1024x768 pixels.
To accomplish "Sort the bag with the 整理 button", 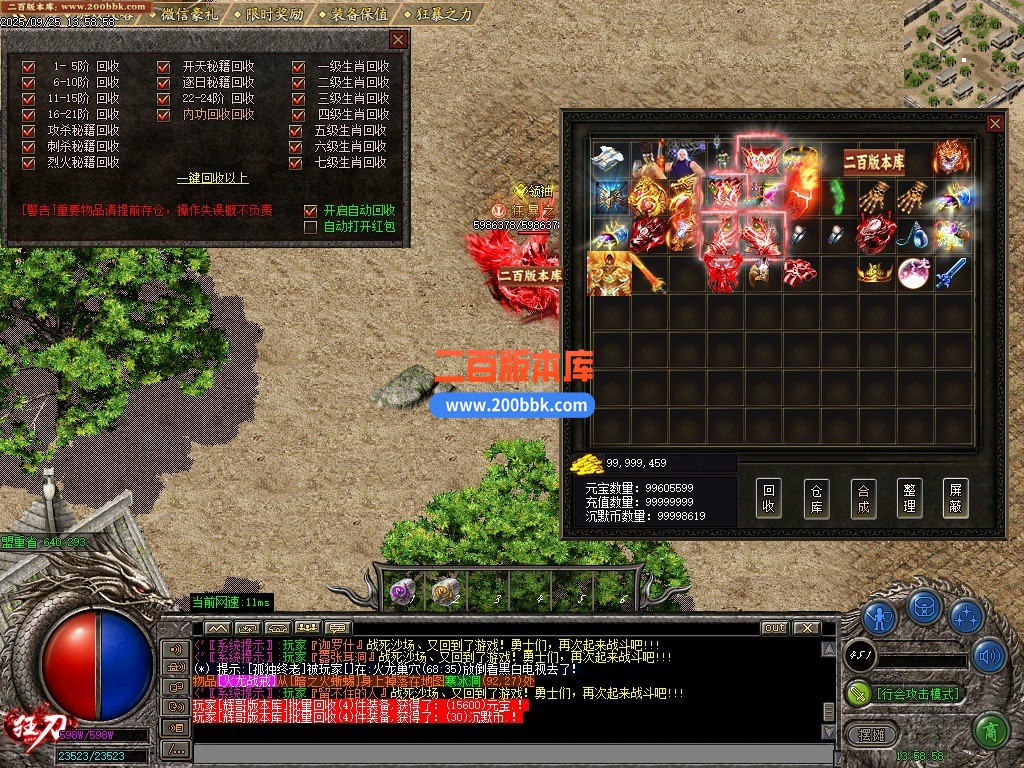I will coord(909,498).
